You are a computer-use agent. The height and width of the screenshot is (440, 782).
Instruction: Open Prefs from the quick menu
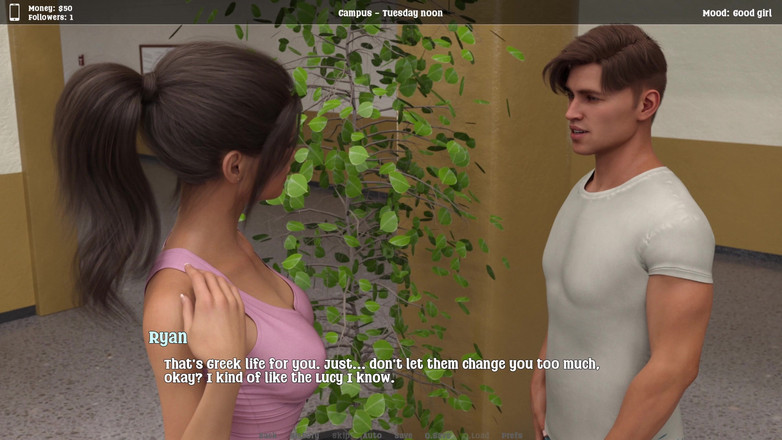(512, 435)
